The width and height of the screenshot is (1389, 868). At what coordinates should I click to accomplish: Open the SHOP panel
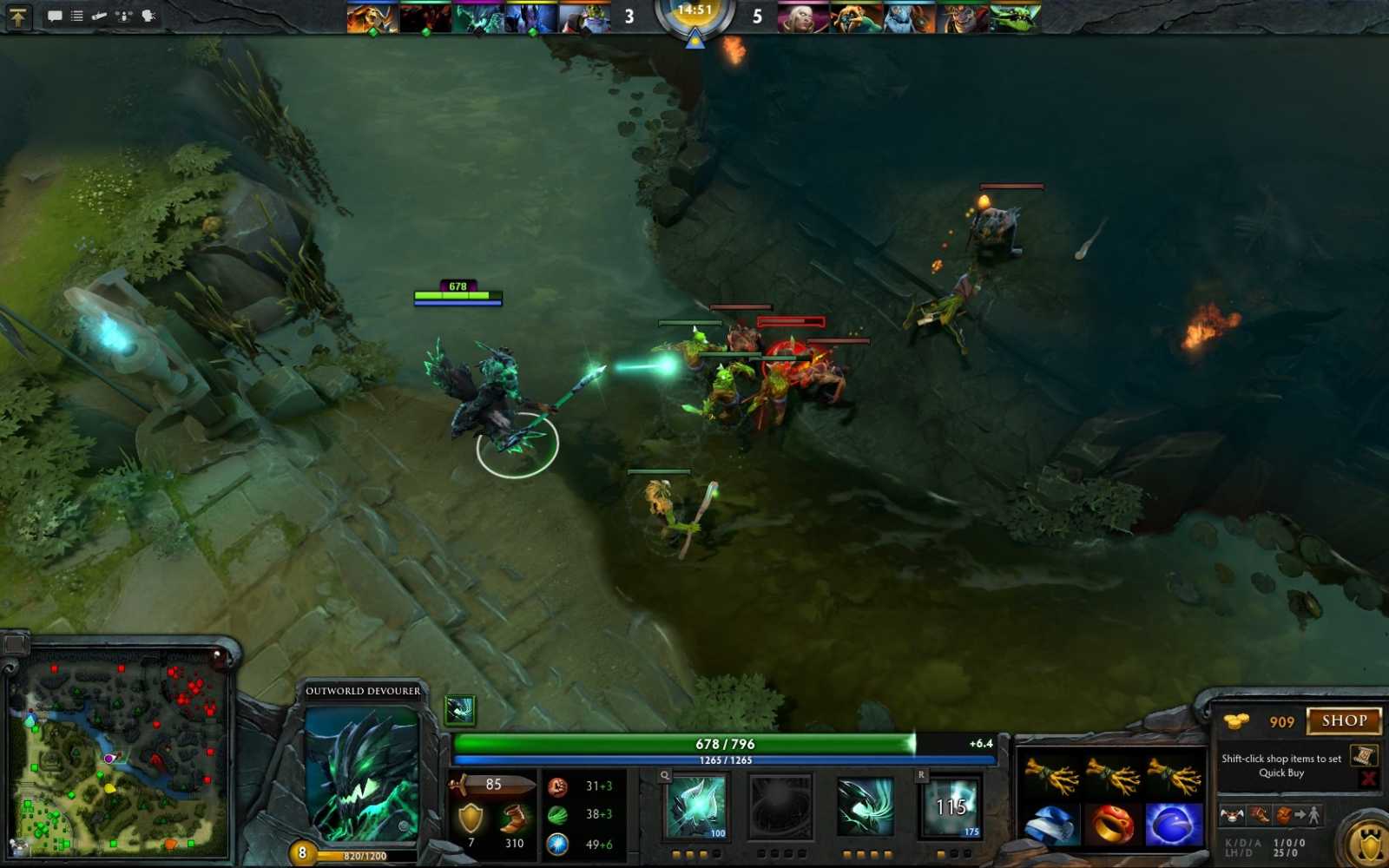[x=1342, y=721]
